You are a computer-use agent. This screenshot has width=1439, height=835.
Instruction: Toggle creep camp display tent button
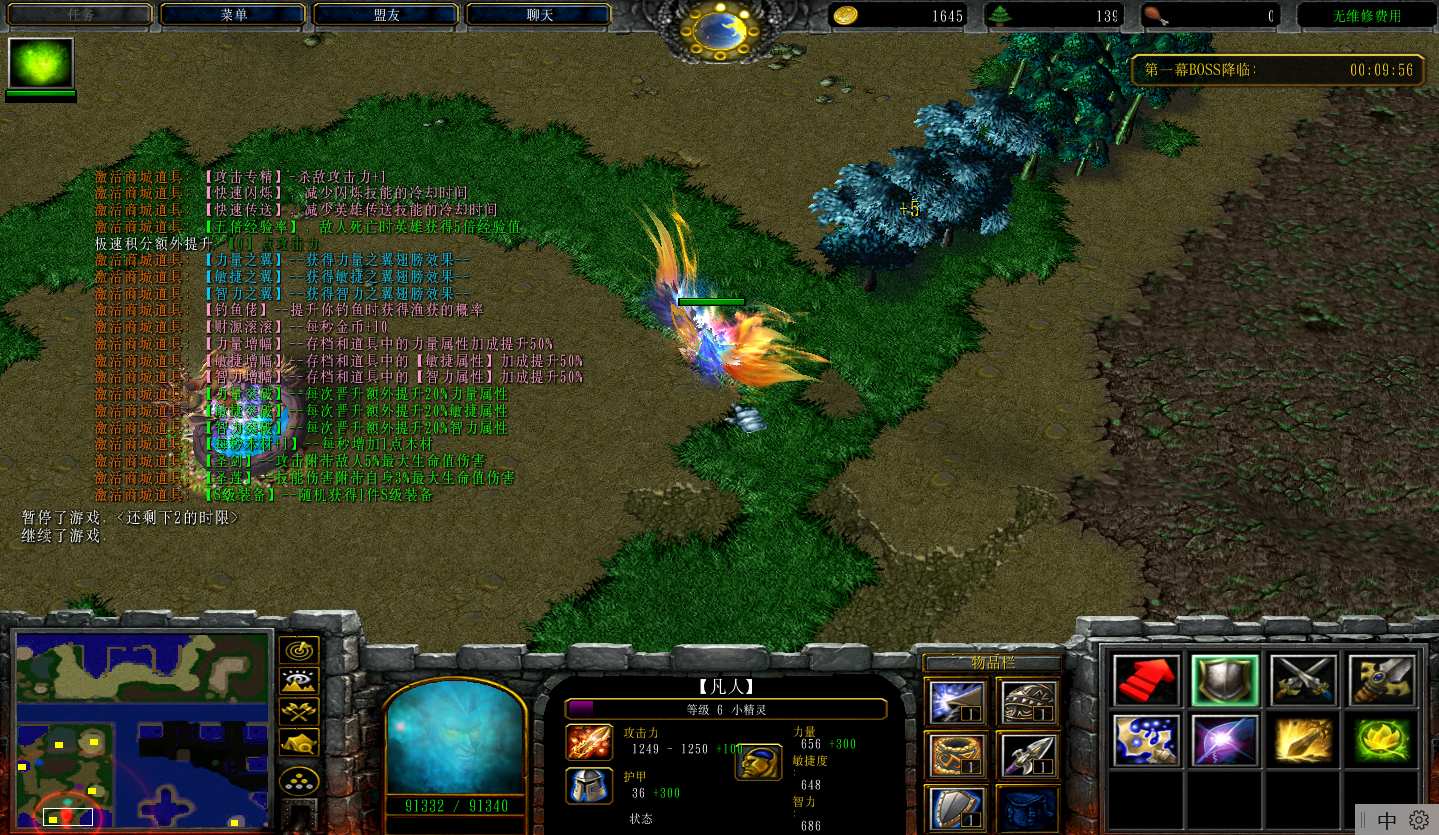click(x=299, y=742)
